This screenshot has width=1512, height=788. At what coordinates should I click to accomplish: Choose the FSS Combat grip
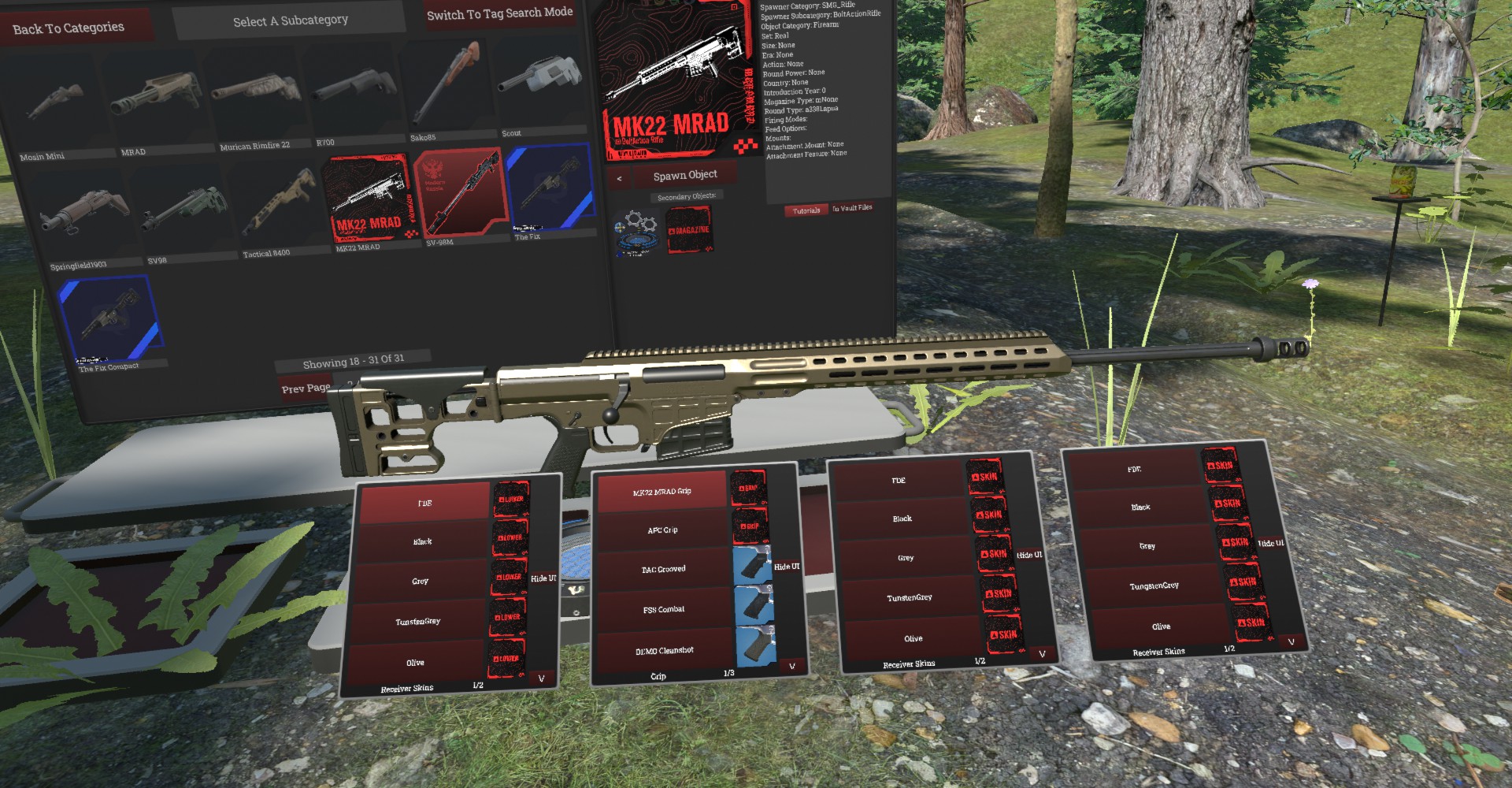coord(664,609)
